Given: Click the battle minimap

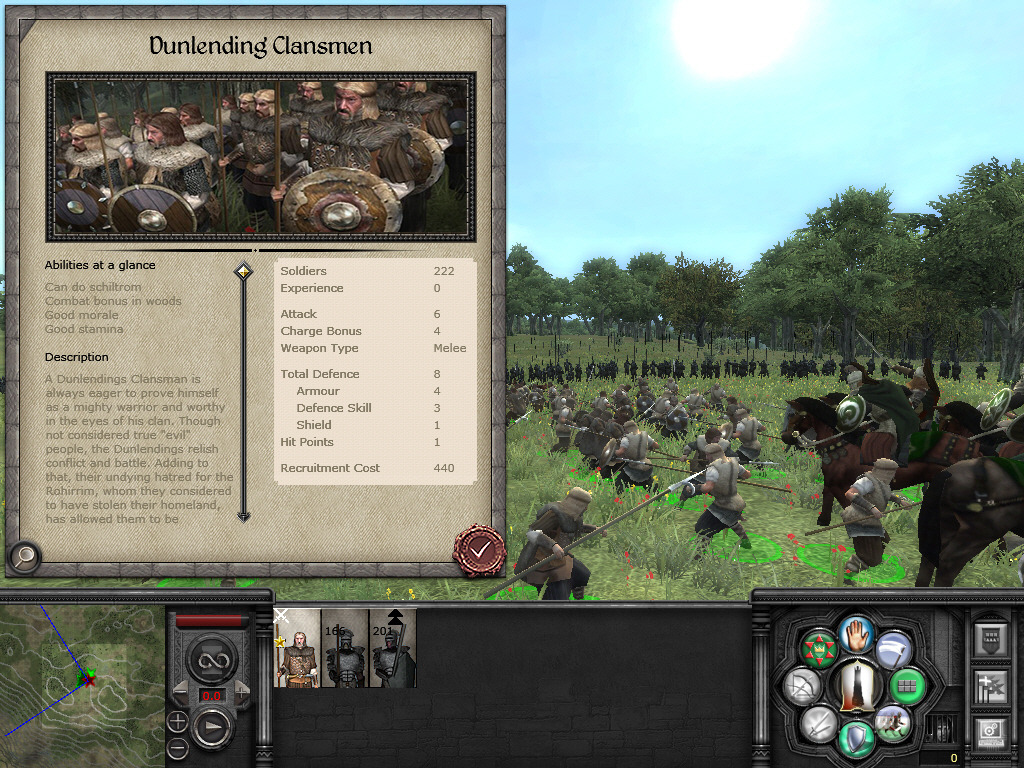Looking at the screenshot, I should (82, 682).
